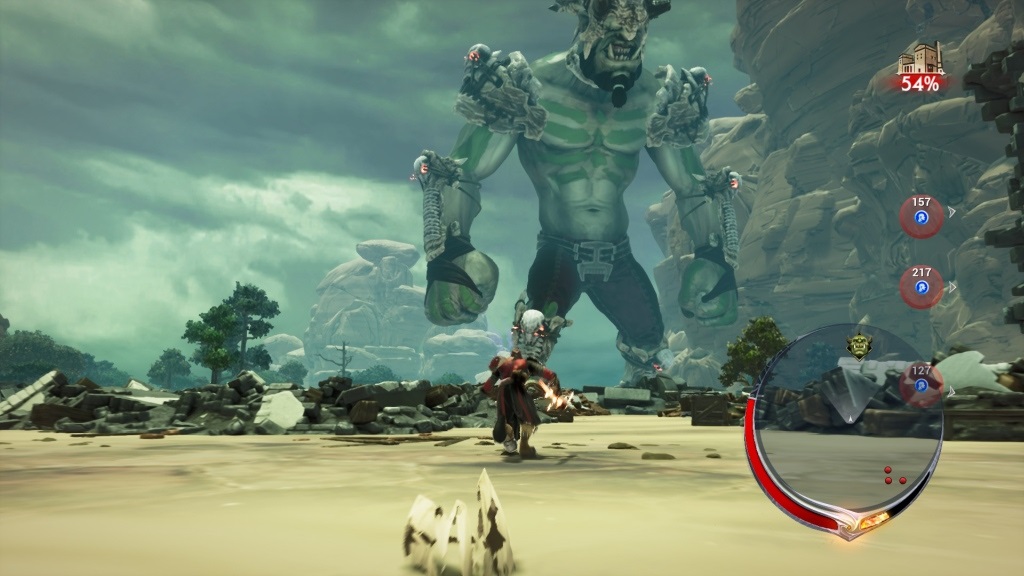Select the waypoint marker labeled 127
The width and height of the screenshot is (1024, 576).
pos(921,385)
